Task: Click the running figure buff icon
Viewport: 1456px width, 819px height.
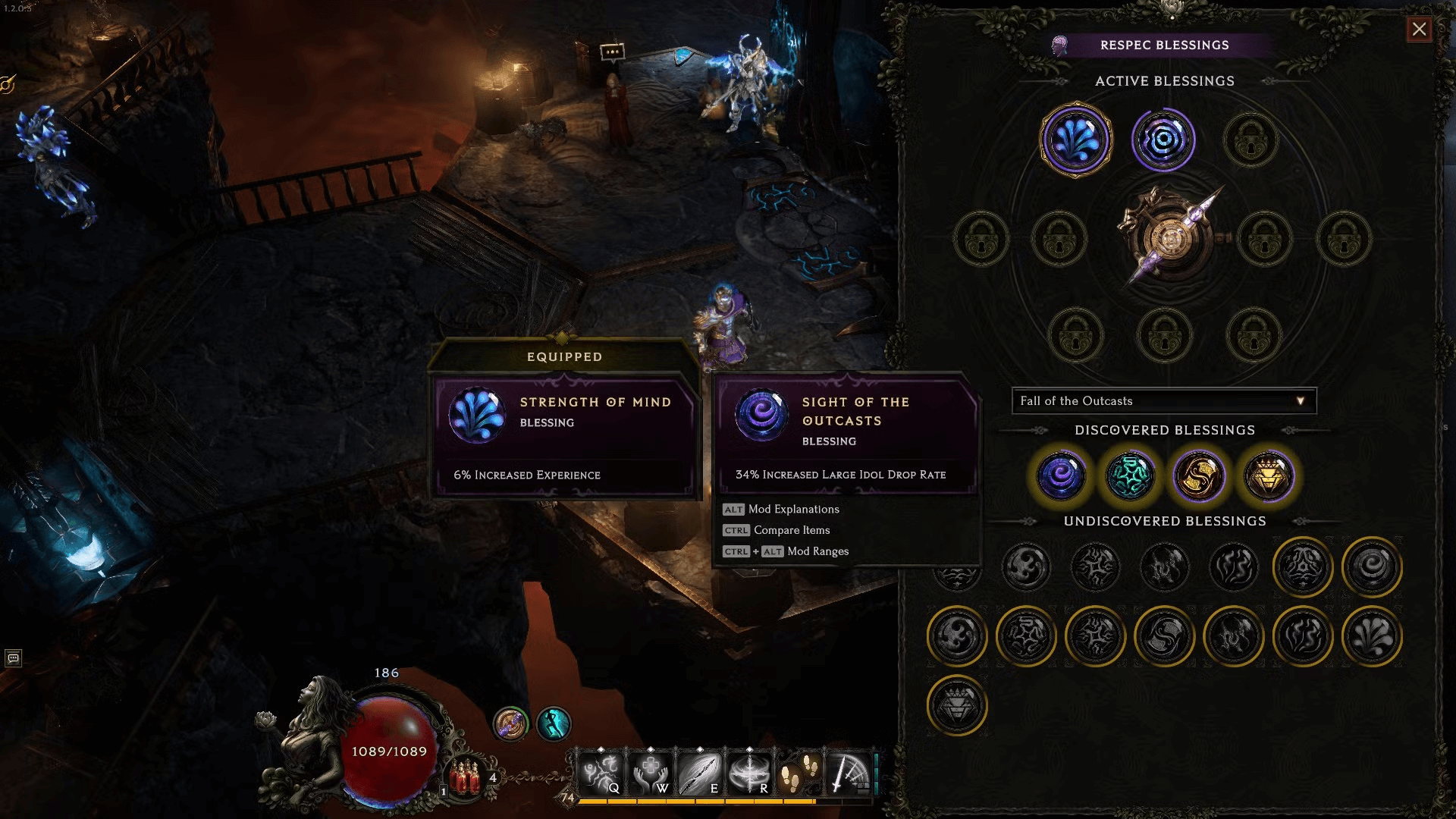Action: point(554,723)
